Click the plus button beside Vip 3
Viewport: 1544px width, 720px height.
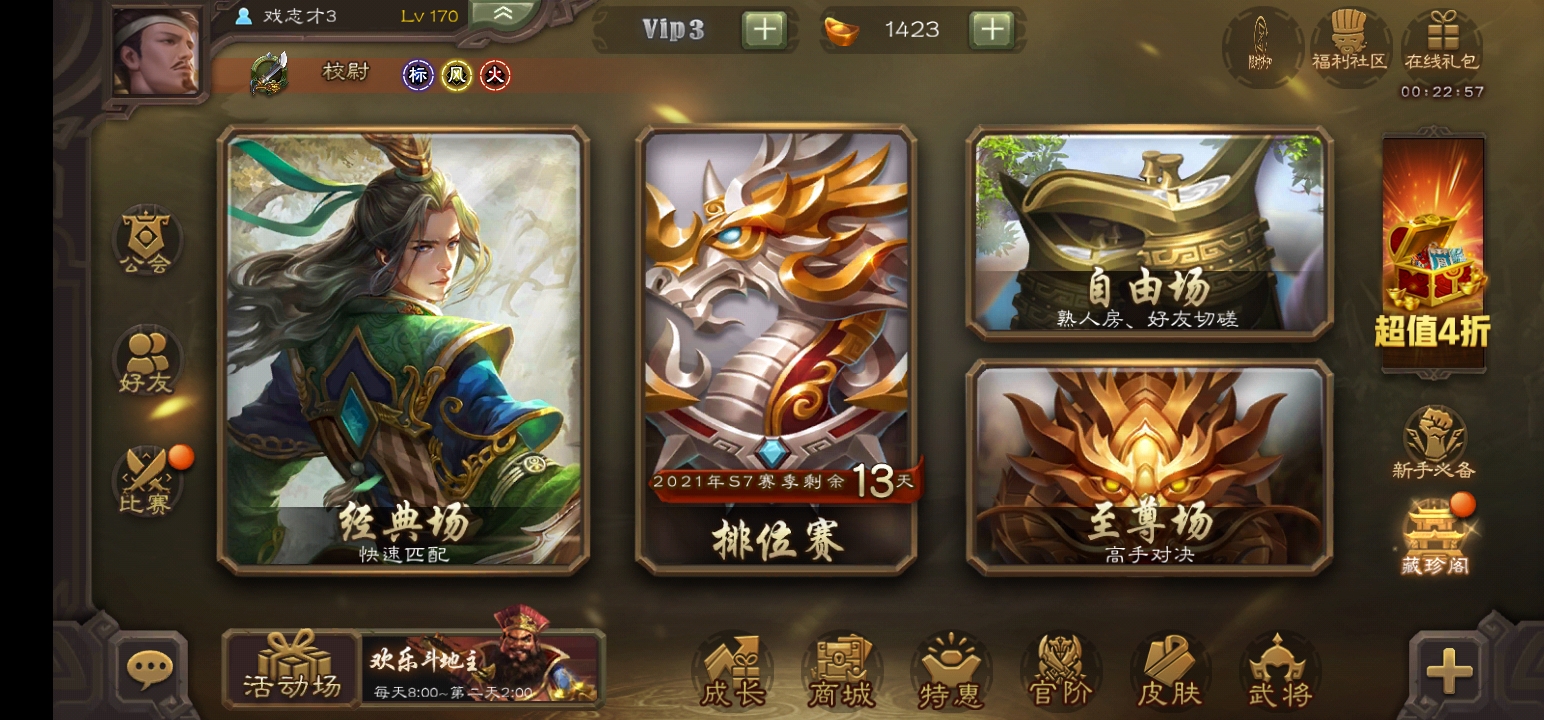tap(764, 30)
